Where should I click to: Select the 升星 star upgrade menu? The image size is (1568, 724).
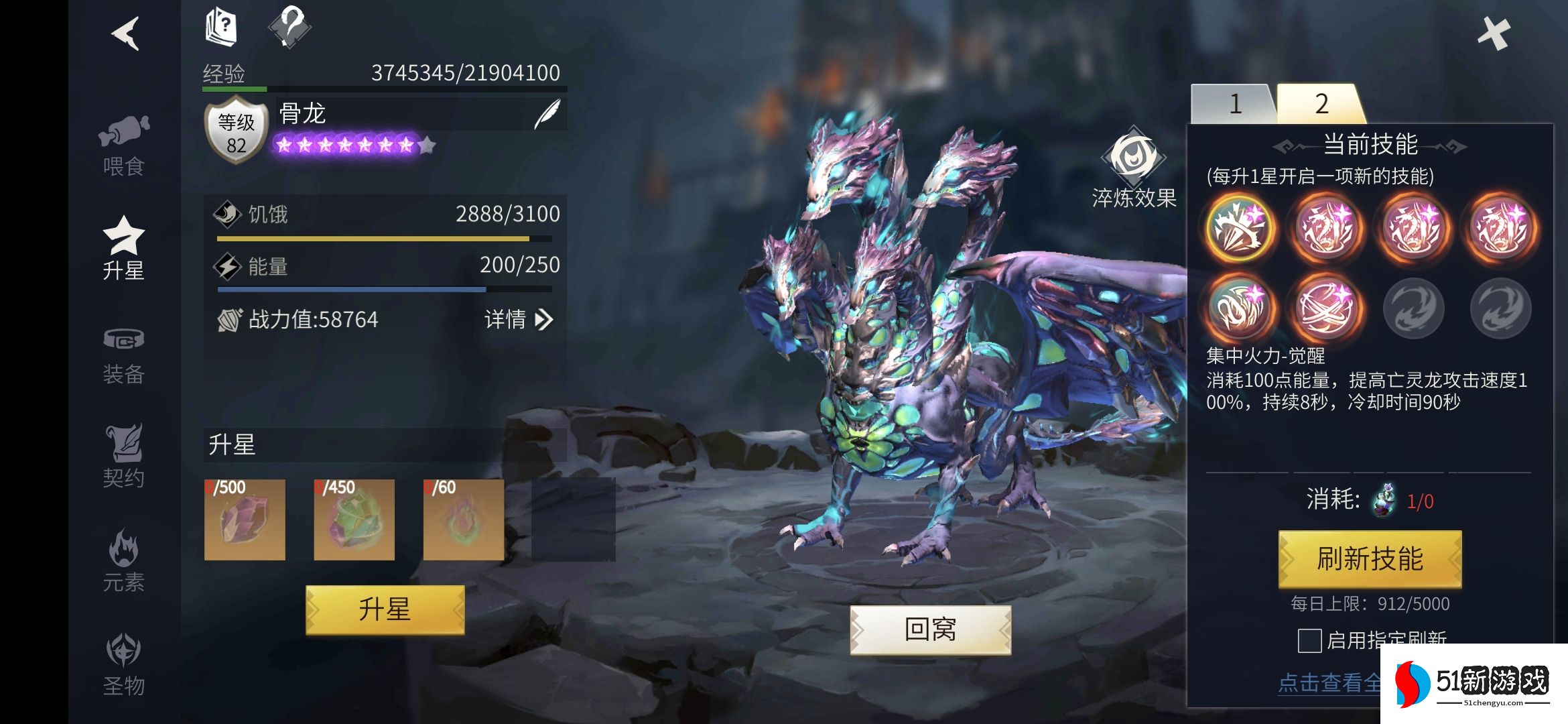[124, 248]
